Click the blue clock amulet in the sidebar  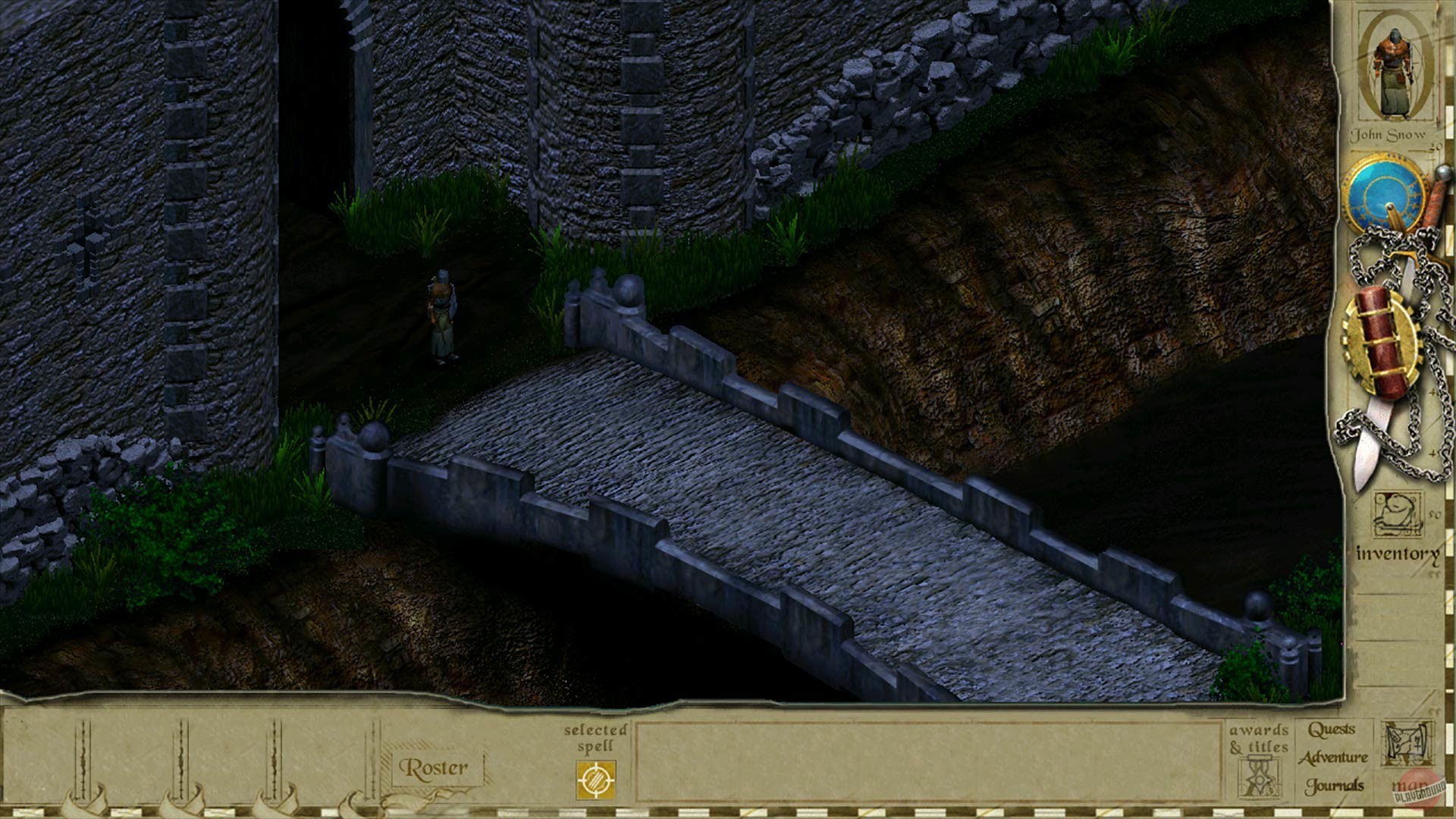coord(1392,193)
